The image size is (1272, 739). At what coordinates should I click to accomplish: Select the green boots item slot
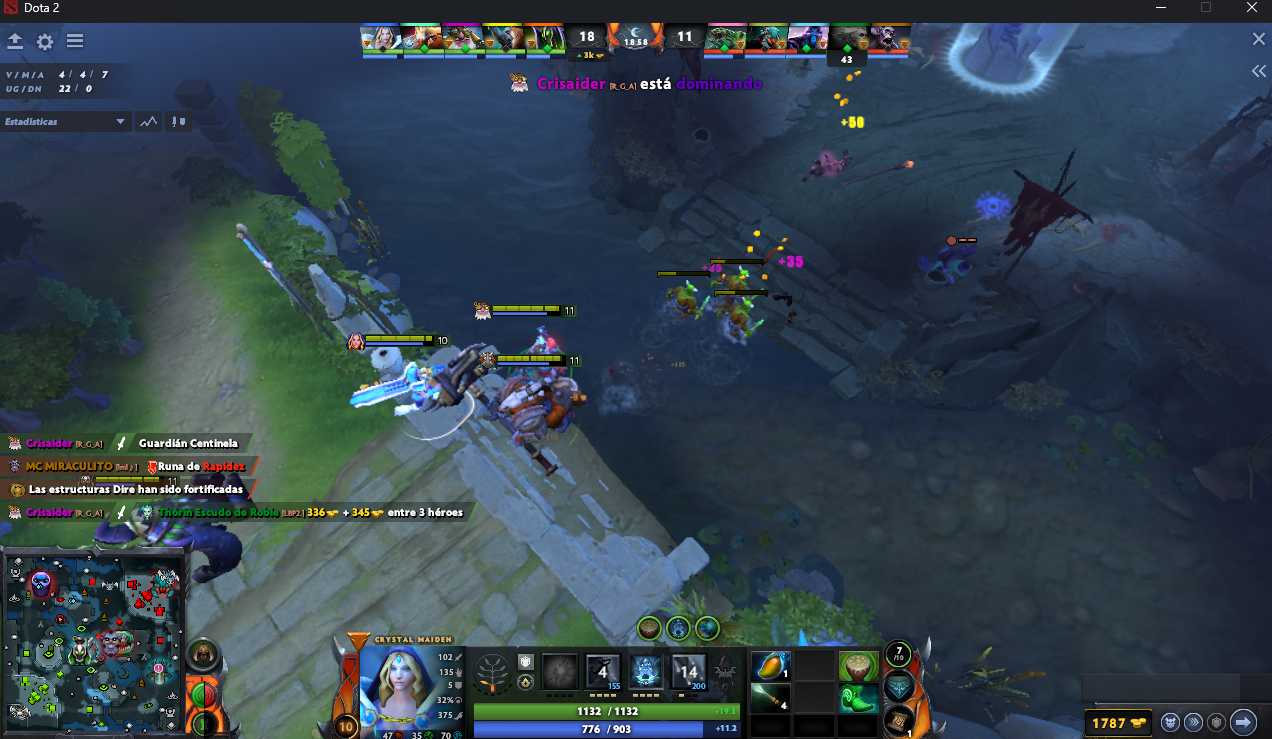tap(857, 698)
